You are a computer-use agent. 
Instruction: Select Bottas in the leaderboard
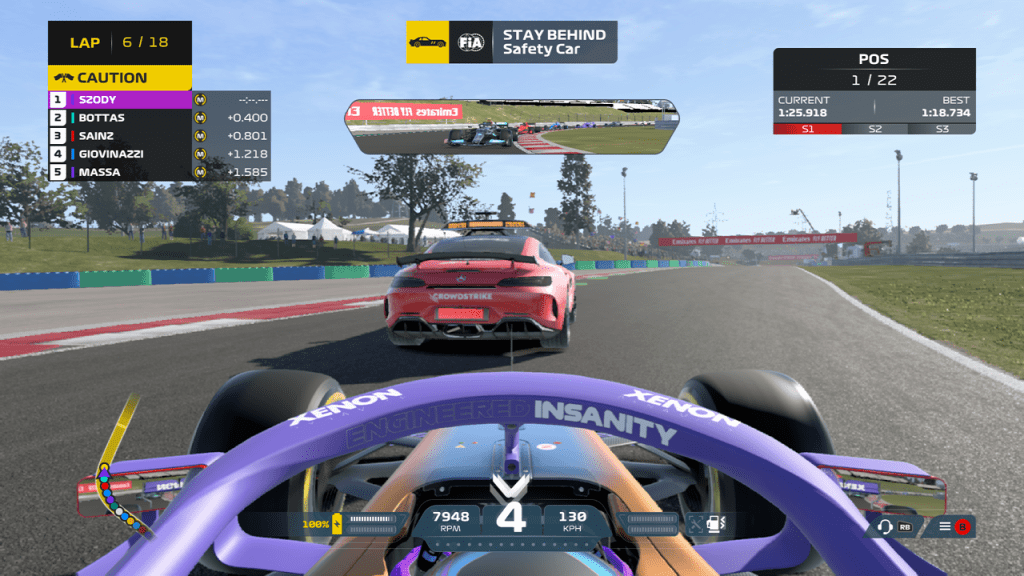120,118
